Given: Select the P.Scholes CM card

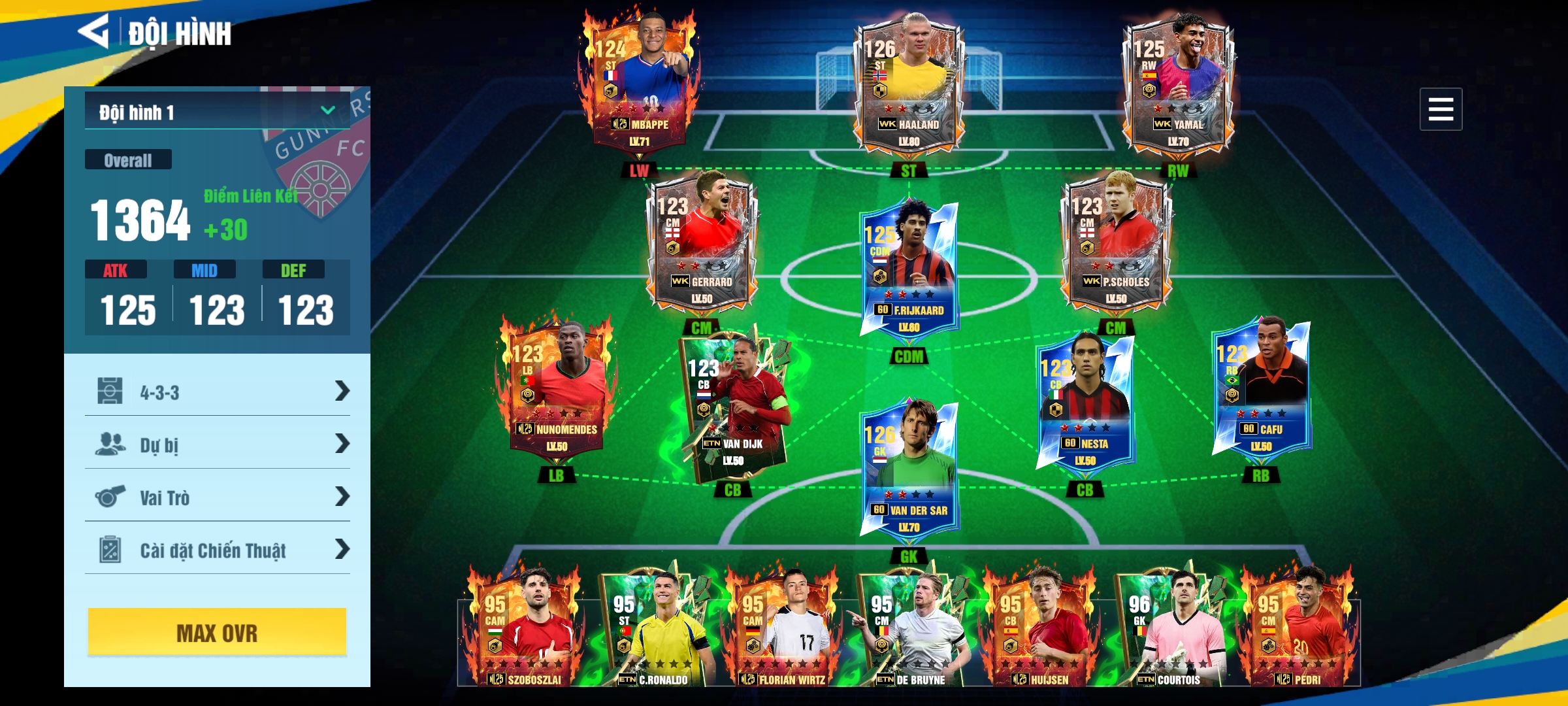Looking at the screenshot, I should click(1116, 242).
